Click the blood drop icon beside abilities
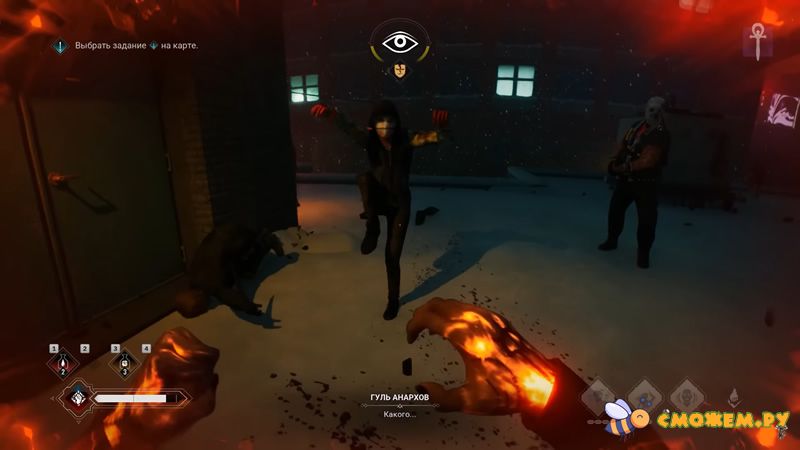 (x=733, y=396)
